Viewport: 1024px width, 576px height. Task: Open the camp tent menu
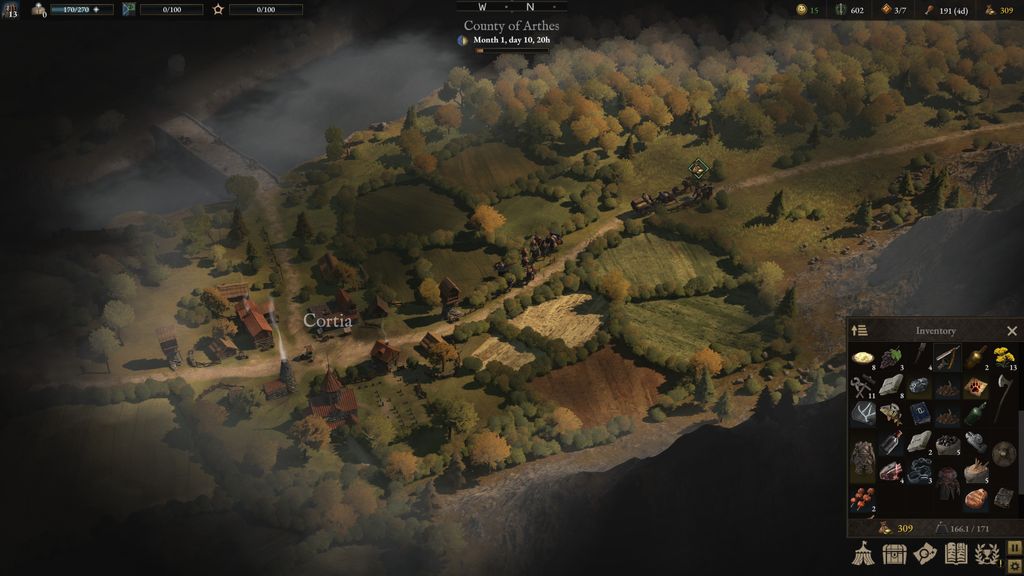(862, 553)
